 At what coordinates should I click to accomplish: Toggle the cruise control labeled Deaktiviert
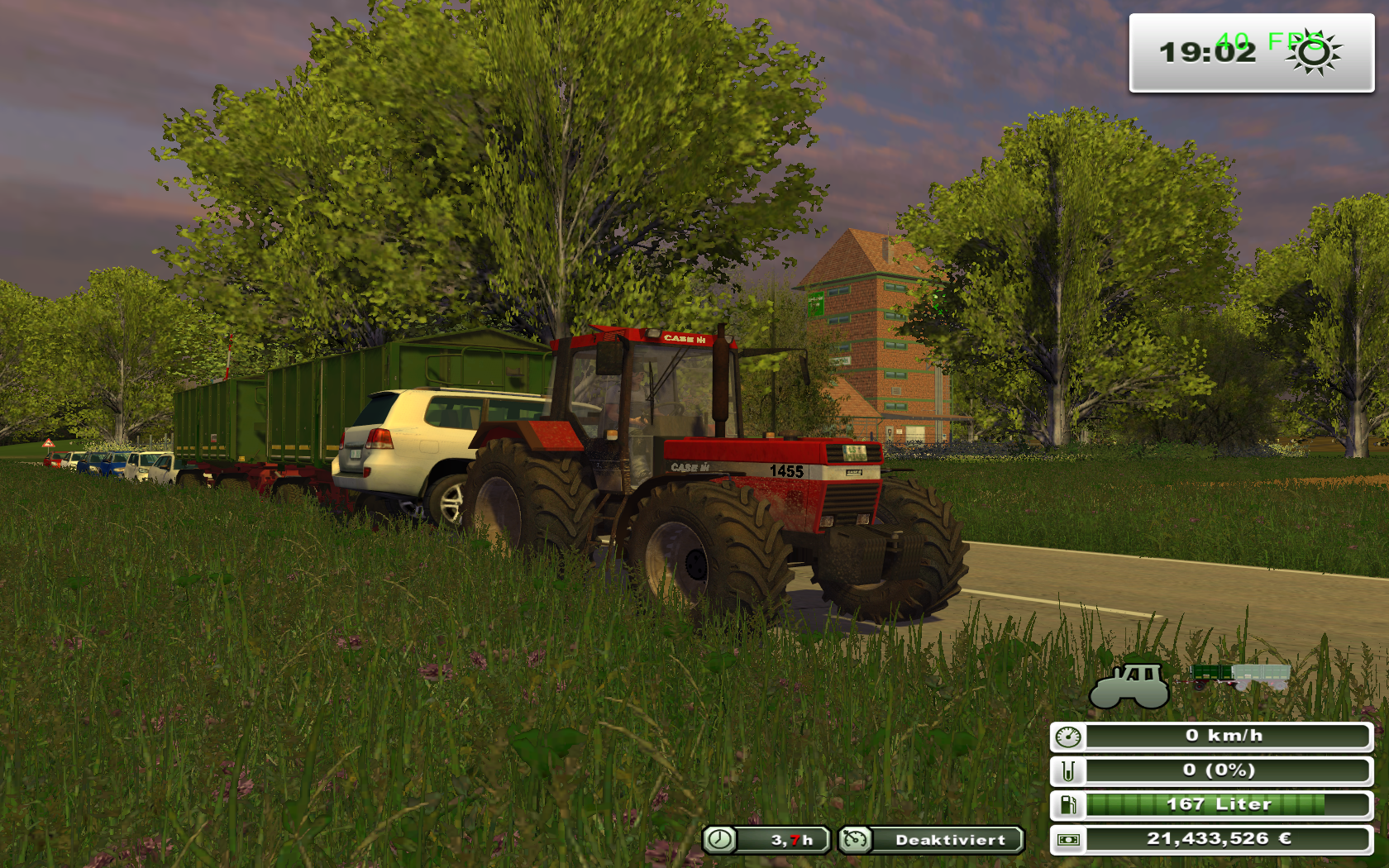click(x=932, y=840)
